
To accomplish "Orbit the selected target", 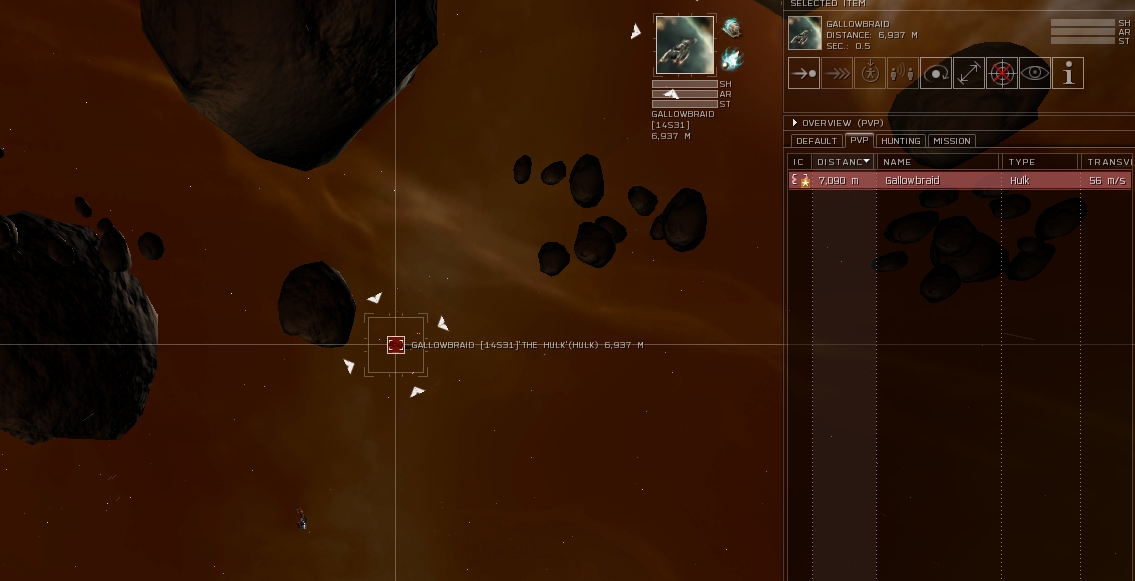I will point(935,73).
